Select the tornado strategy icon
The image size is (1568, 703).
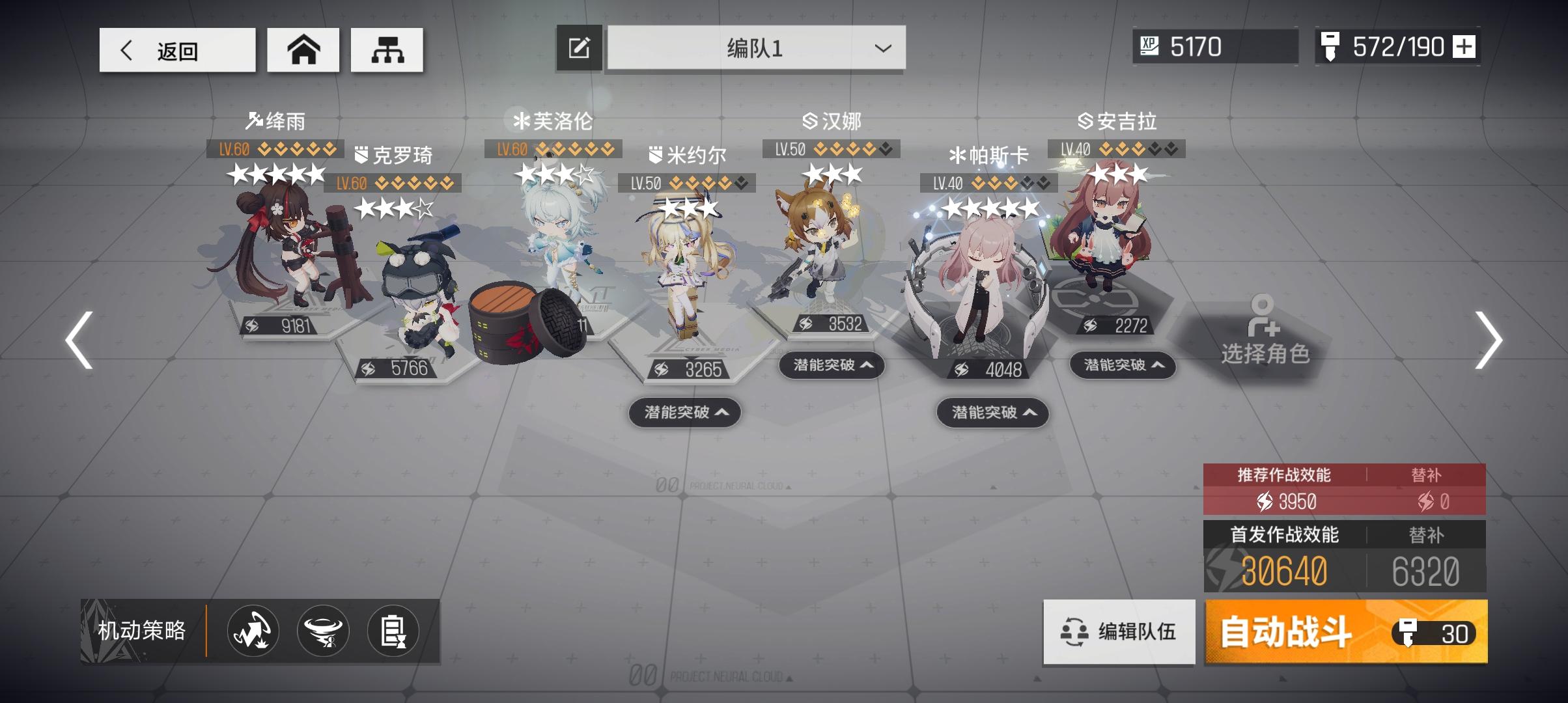click(x=322, y=631)
